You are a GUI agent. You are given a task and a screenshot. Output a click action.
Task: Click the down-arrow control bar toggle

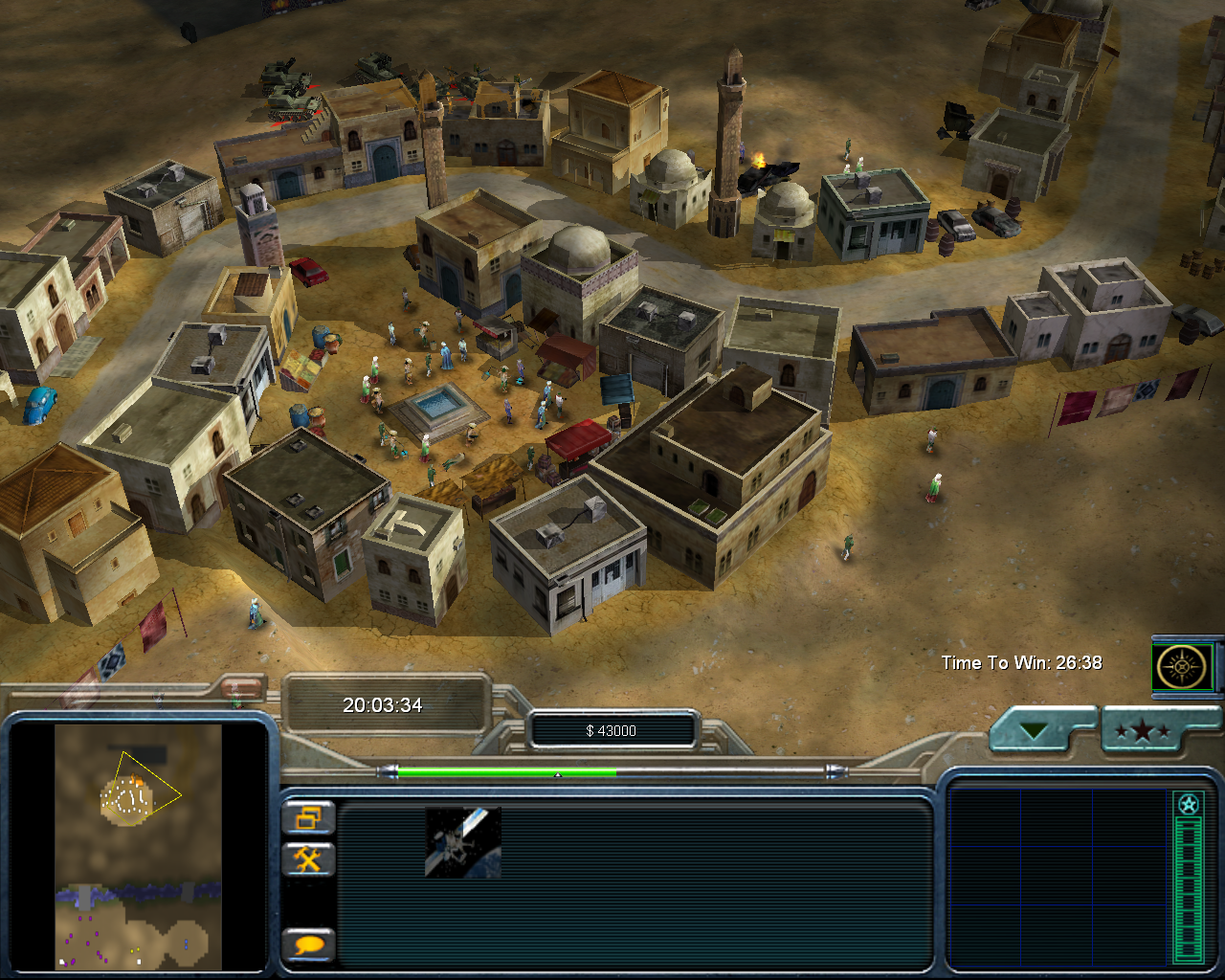click(1034, 732)
